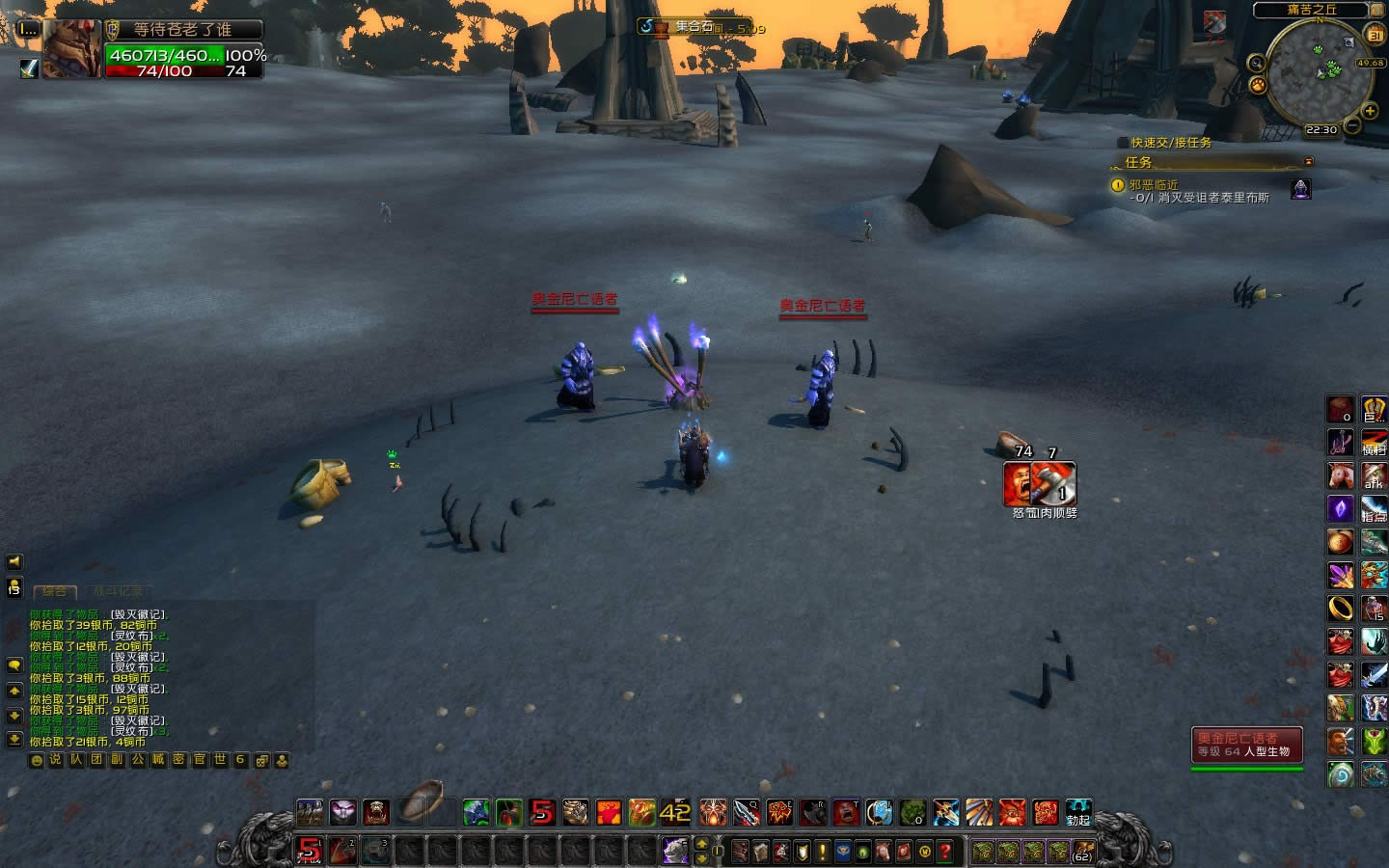Switch to the 综合 chat tab
Screen dimensions: 1389x868
pos(54,591)
